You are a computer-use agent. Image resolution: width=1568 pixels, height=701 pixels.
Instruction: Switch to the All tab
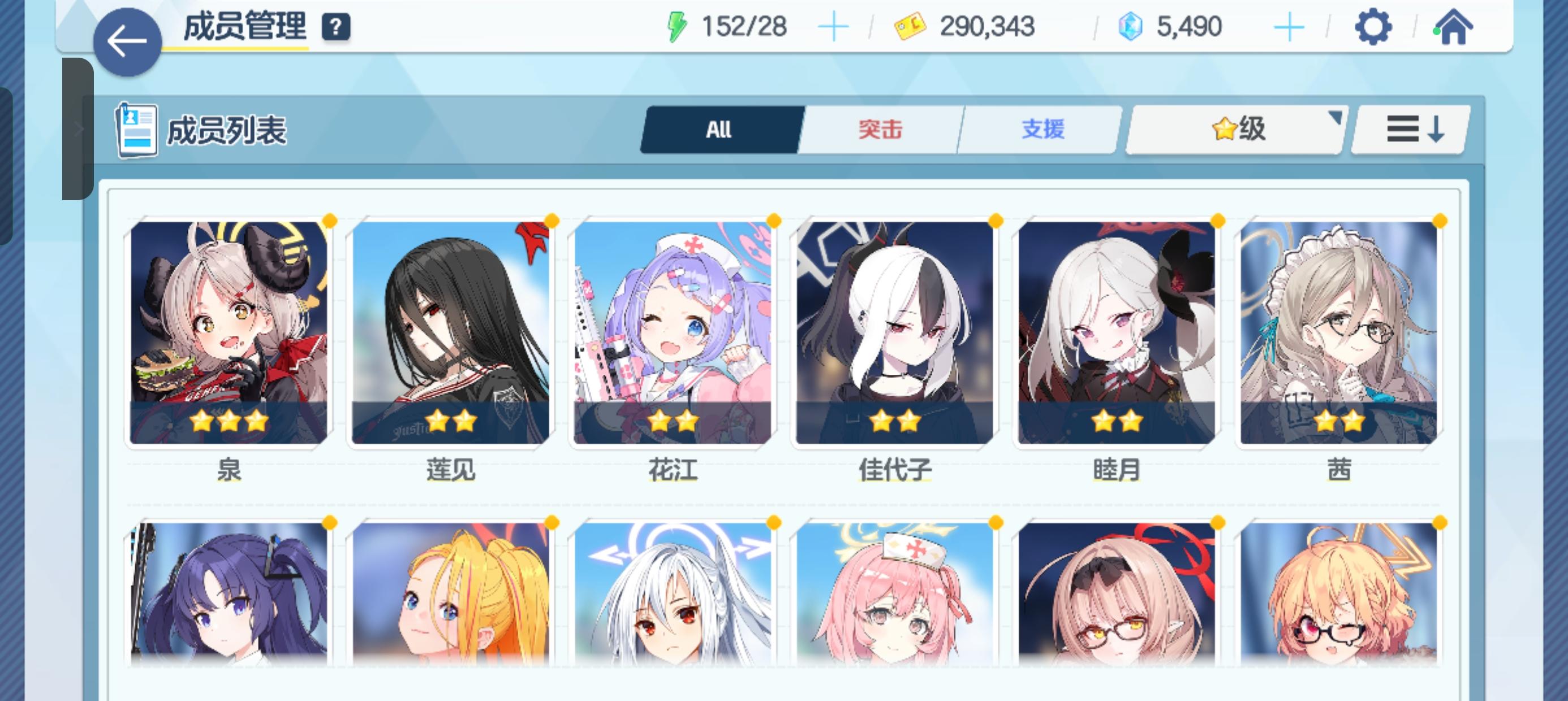pyautogui.click(x=720, y=129)
